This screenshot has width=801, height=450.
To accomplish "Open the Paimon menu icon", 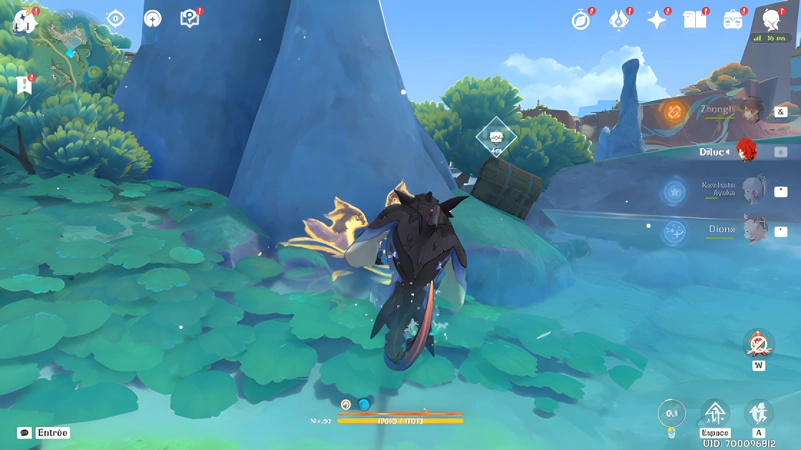I will (24, 20).
